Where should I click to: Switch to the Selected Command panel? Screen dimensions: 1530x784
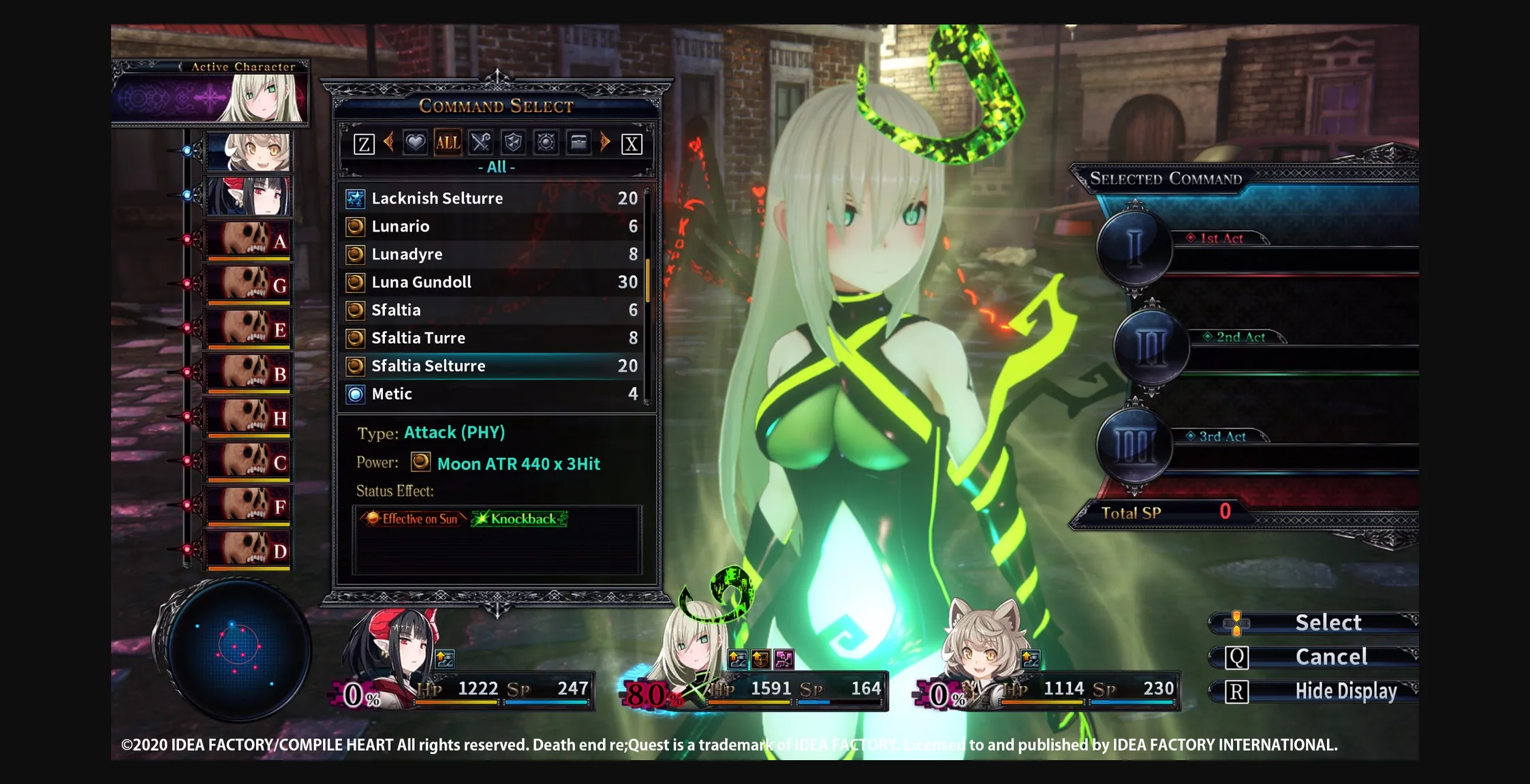1167,178
